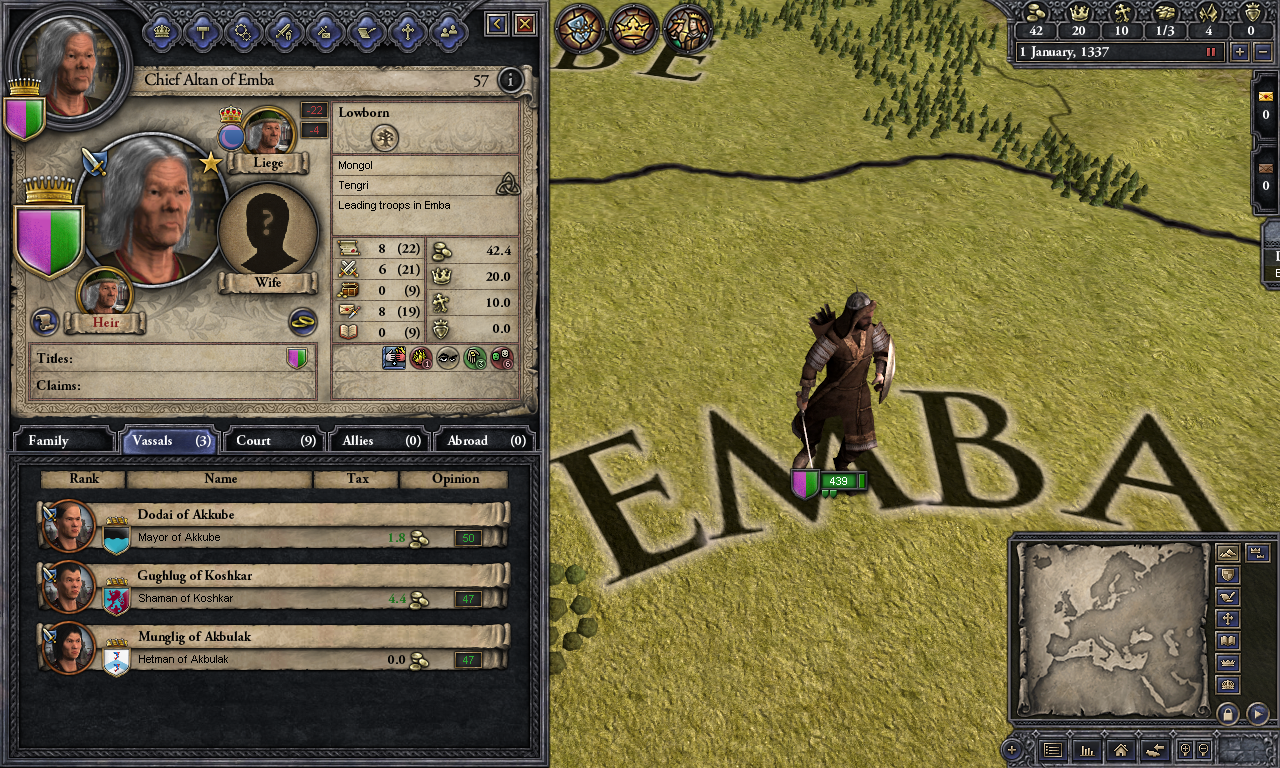The image size is (1280, 768).
Task: View the Heir portrait
Action: pos(104,293)
